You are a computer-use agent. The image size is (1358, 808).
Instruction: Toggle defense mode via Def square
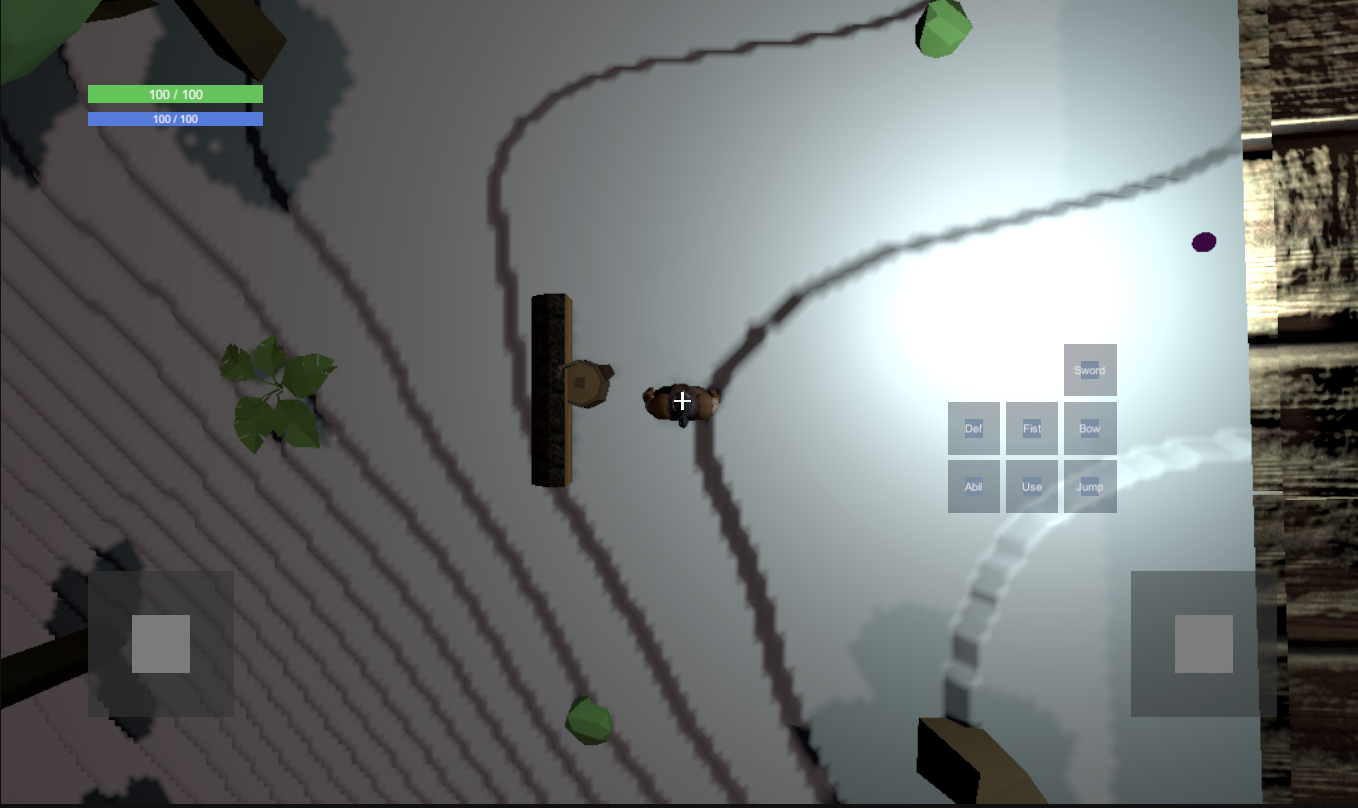pyautogui.click(x=973, y=427)
